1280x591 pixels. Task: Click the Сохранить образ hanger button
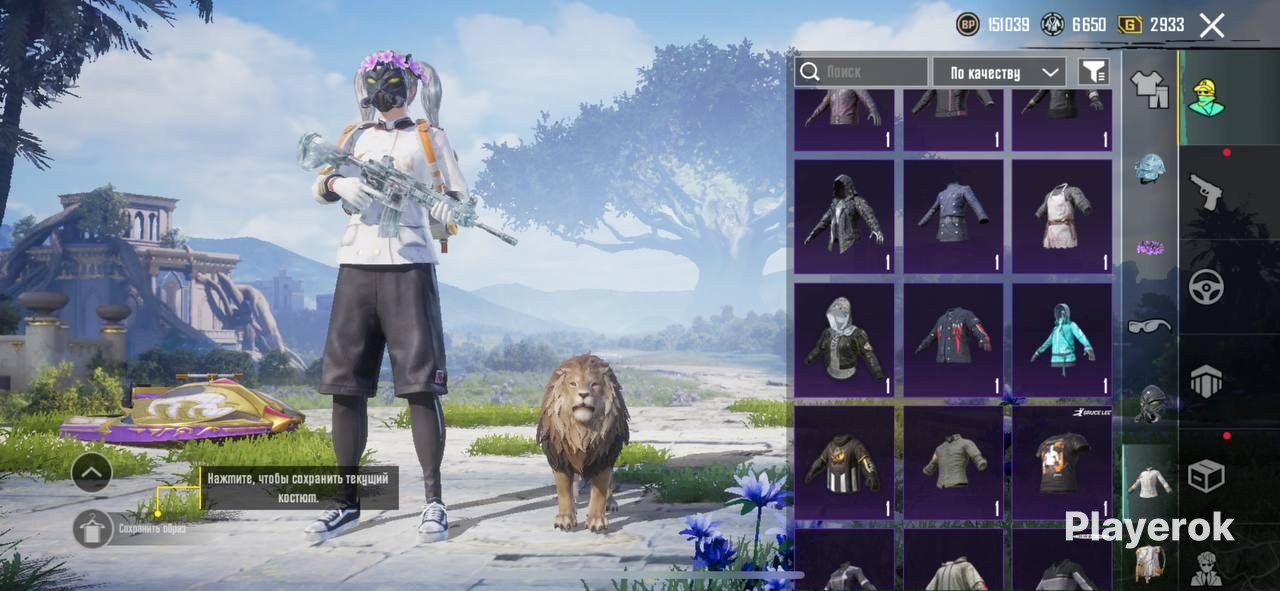(x=93, y=528)
